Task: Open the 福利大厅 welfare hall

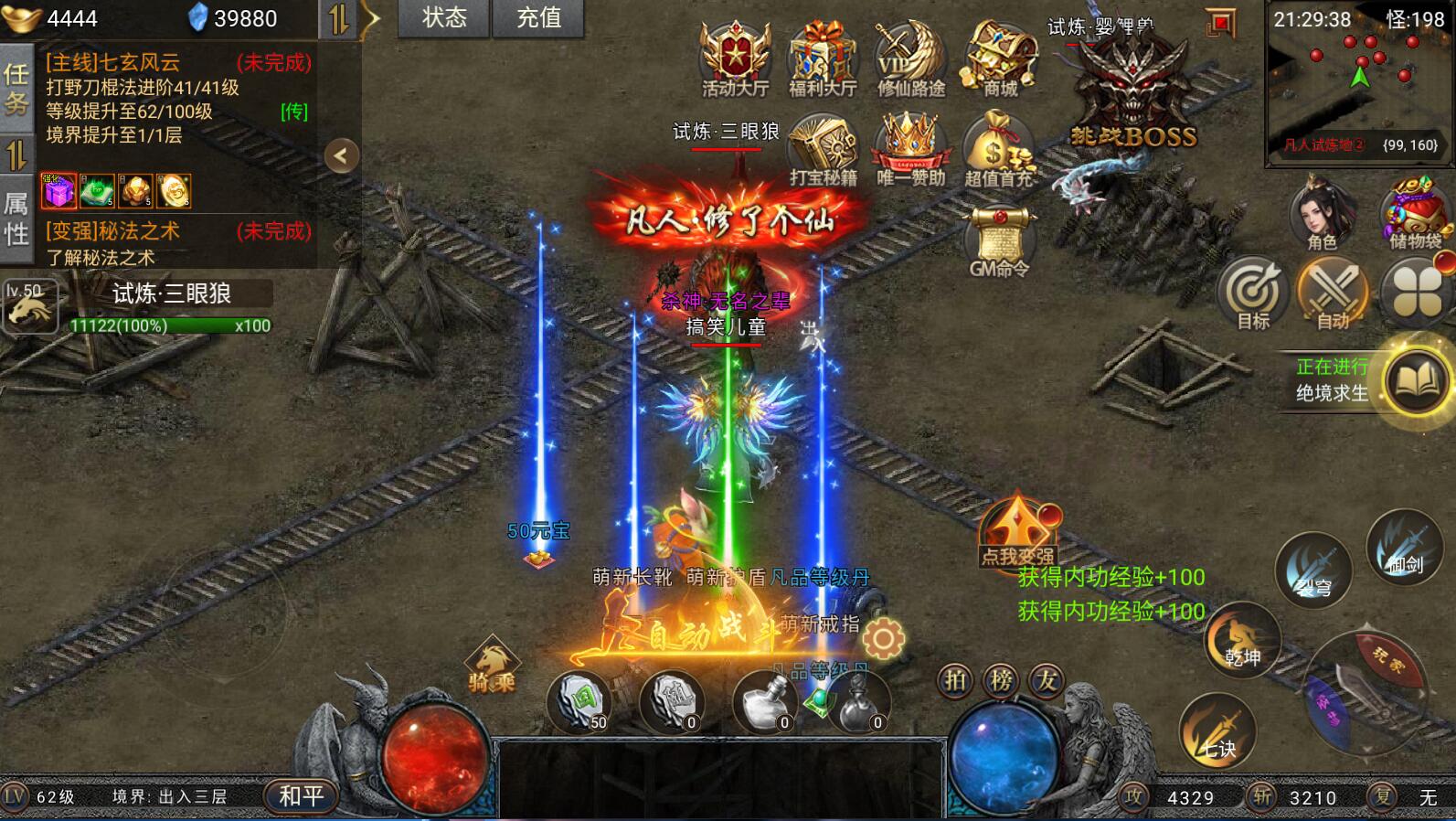Action: (x=823, y=58)
